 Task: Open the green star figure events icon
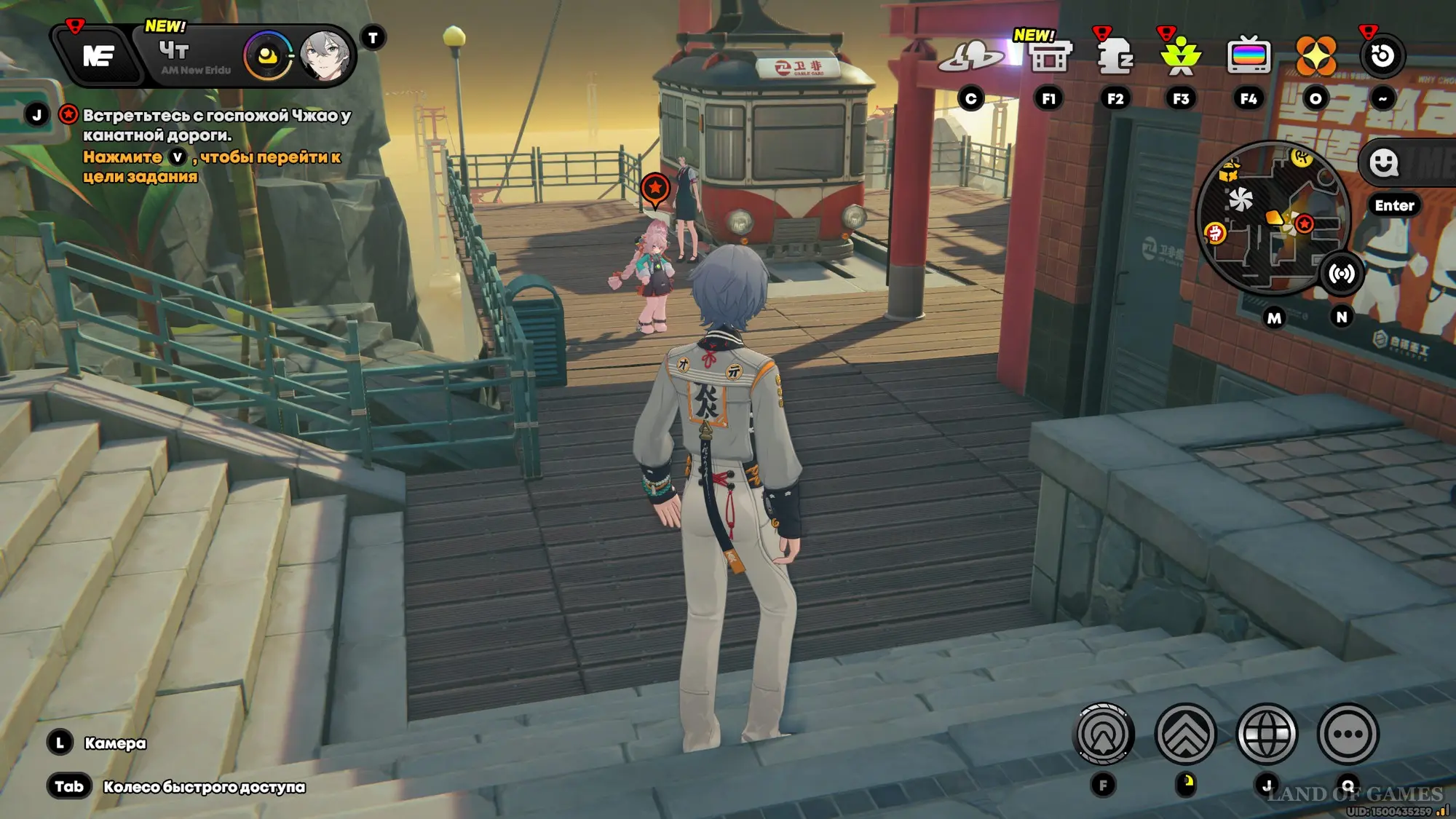click(1181, 56)
